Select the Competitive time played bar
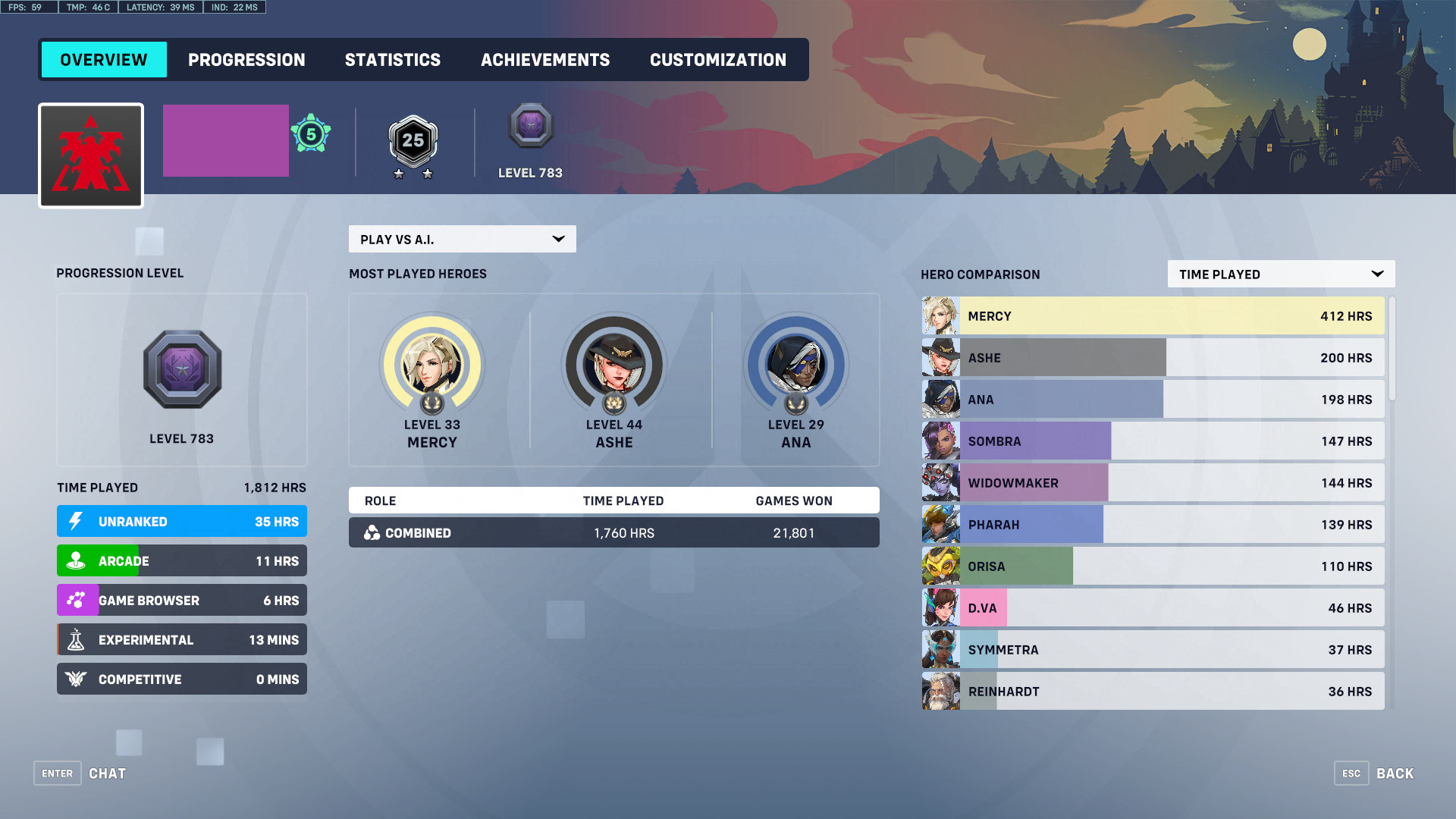 tap(182, 679)
